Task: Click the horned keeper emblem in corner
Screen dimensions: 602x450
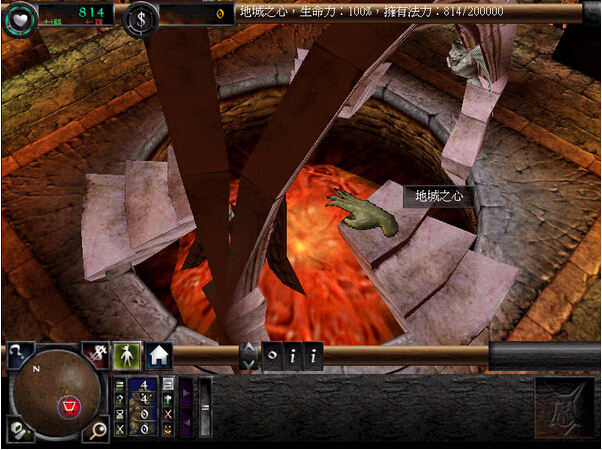Action: 565,407
